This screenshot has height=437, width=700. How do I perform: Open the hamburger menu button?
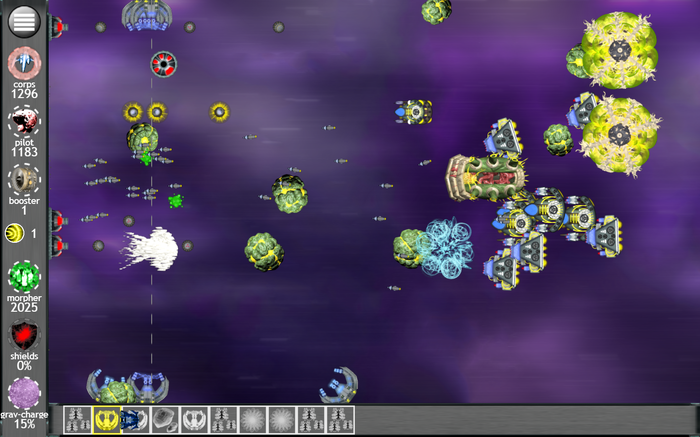(x=23, y=19)
